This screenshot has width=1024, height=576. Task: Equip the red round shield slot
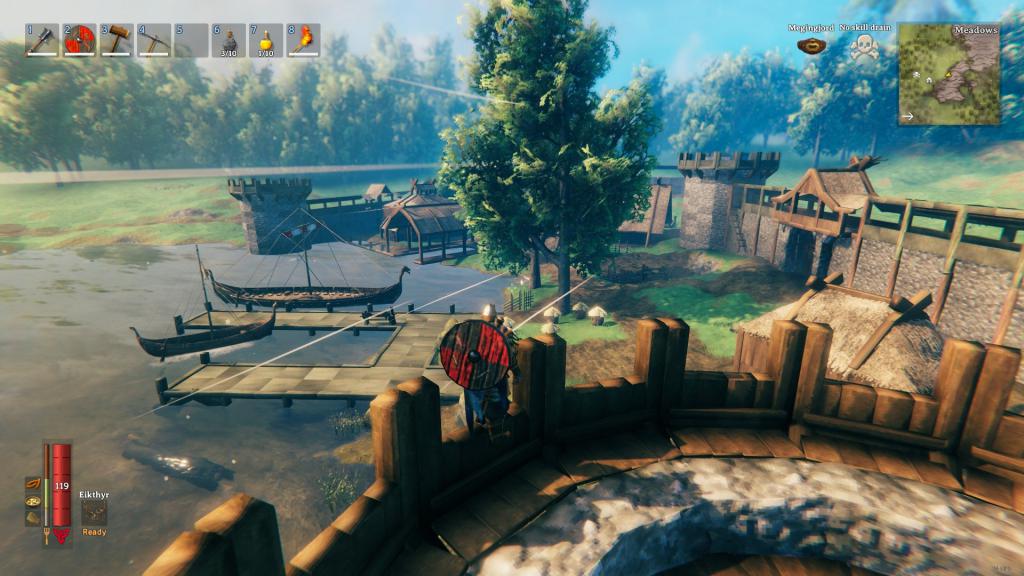pyautogui.click(x=80, y=40)
